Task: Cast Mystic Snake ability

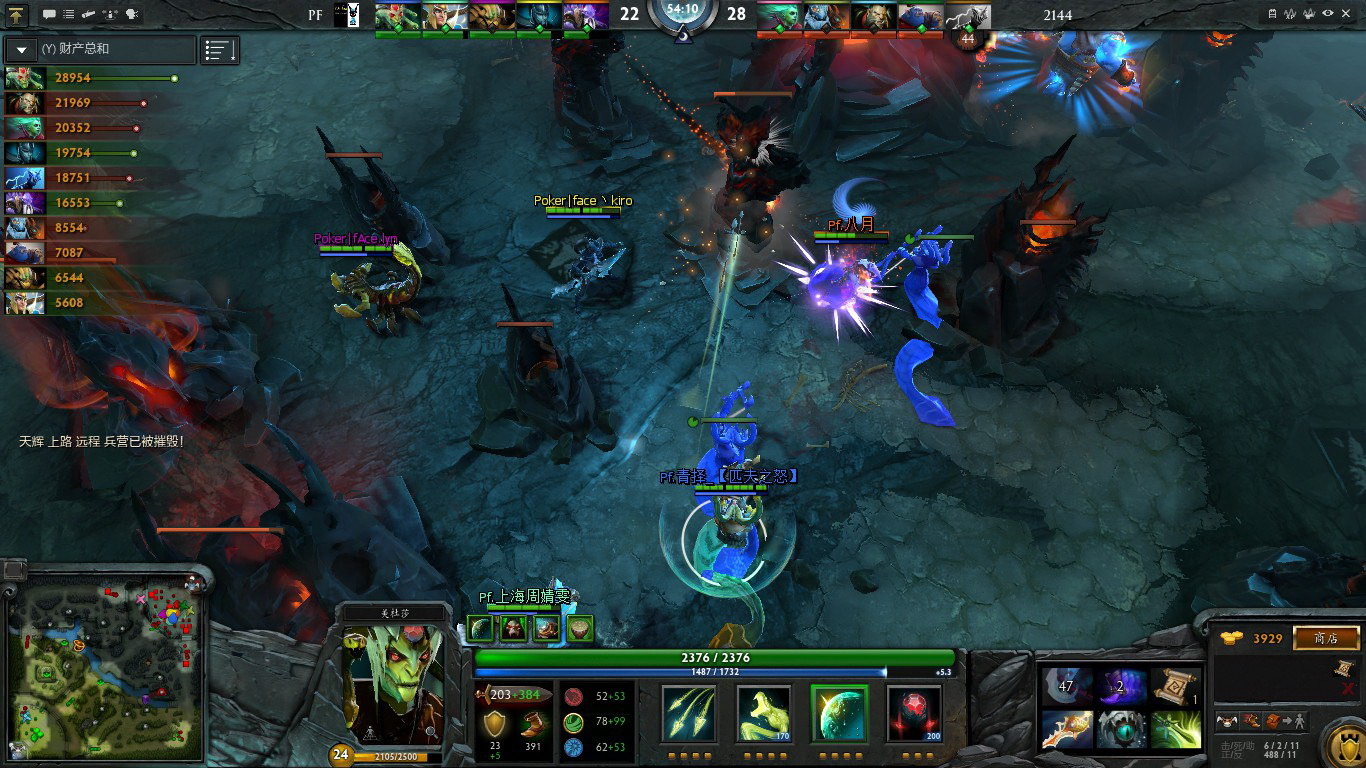Action: (764, 713)
